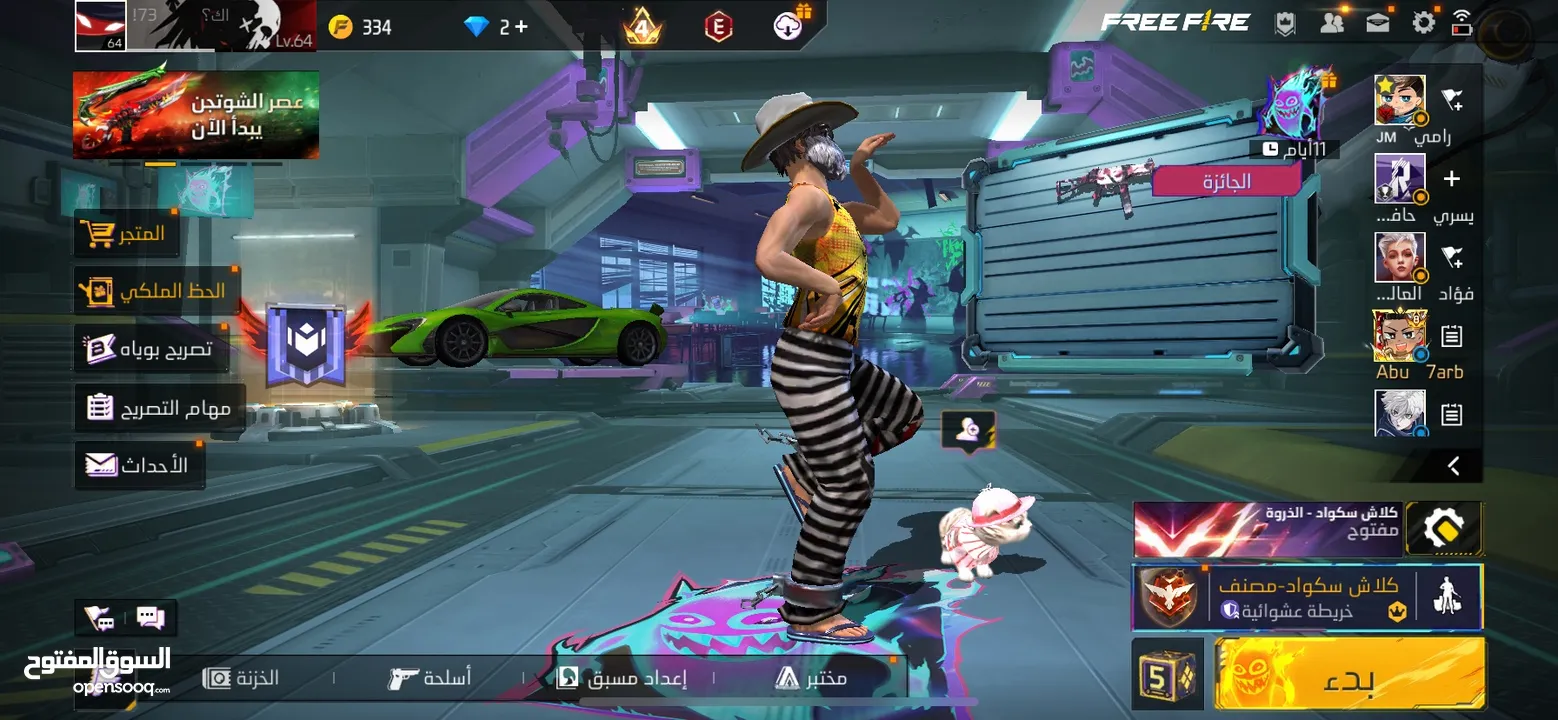Screen dimensions: 1558x720
Task: Open the chat bubble icon
Action: 150,618
